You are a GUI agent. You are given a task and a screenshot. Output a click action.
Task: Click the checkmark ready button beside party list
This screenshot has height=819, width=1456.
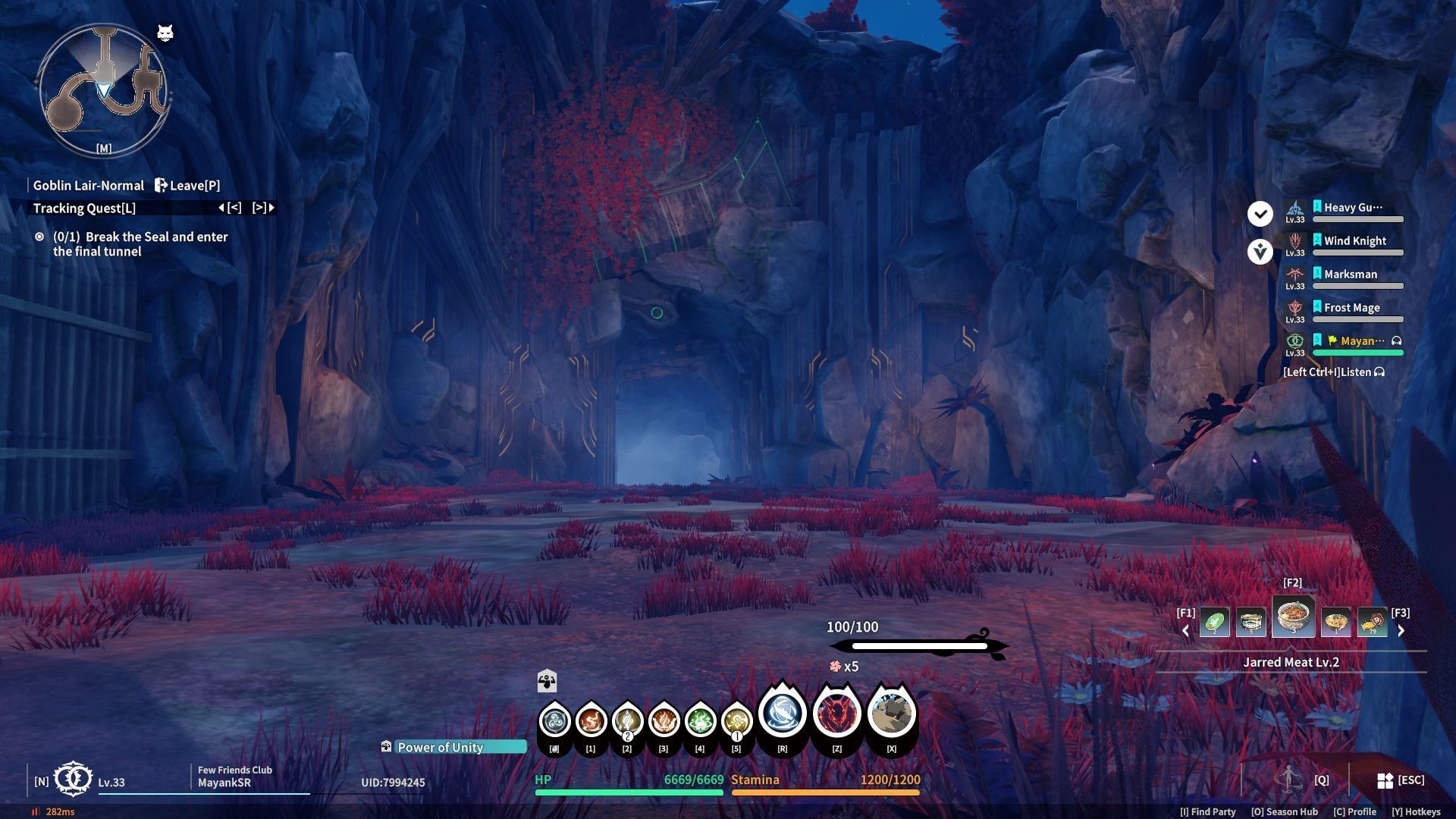click(1260, 215)
